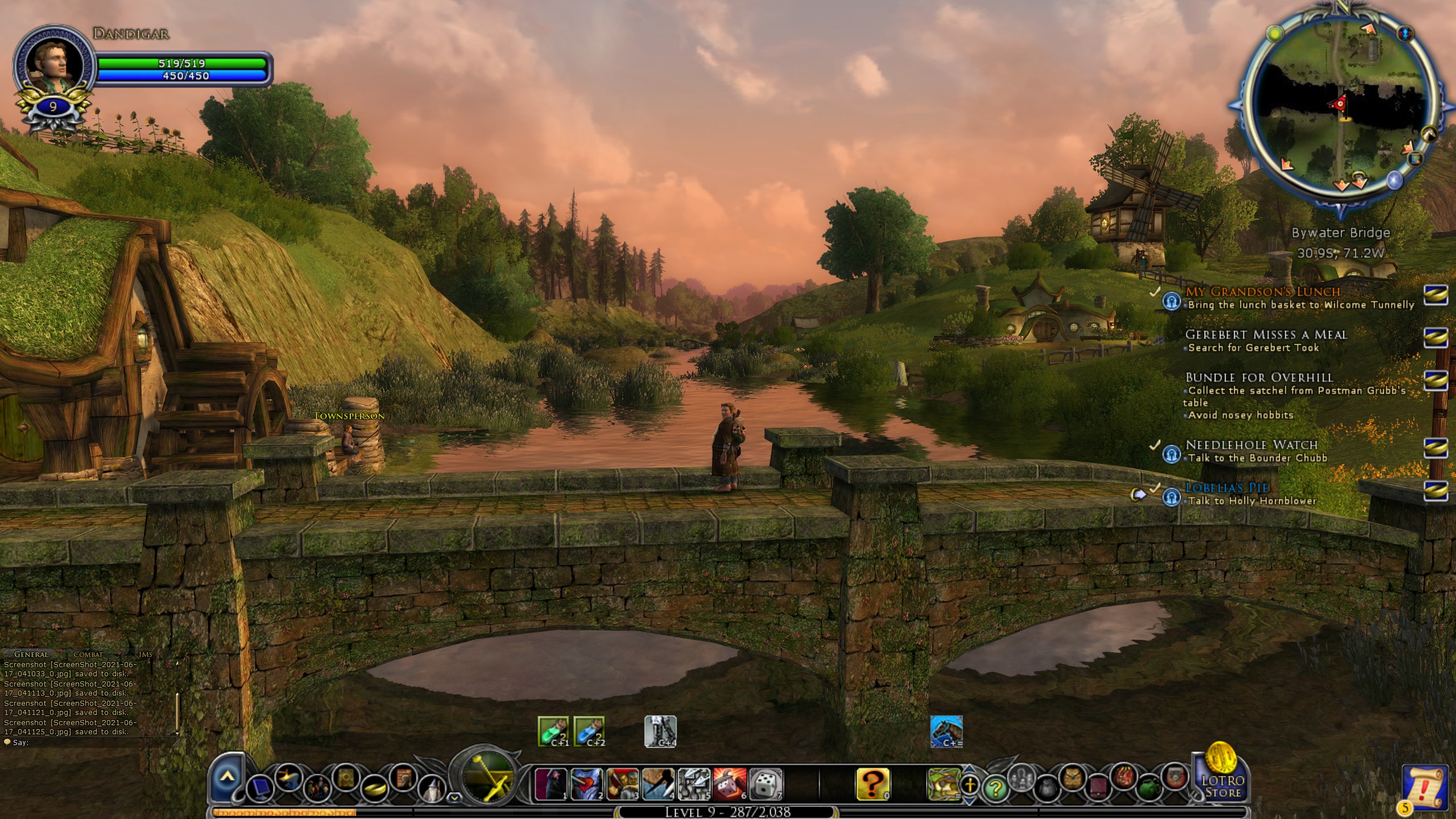Click the gold ring menu icon

374,788
